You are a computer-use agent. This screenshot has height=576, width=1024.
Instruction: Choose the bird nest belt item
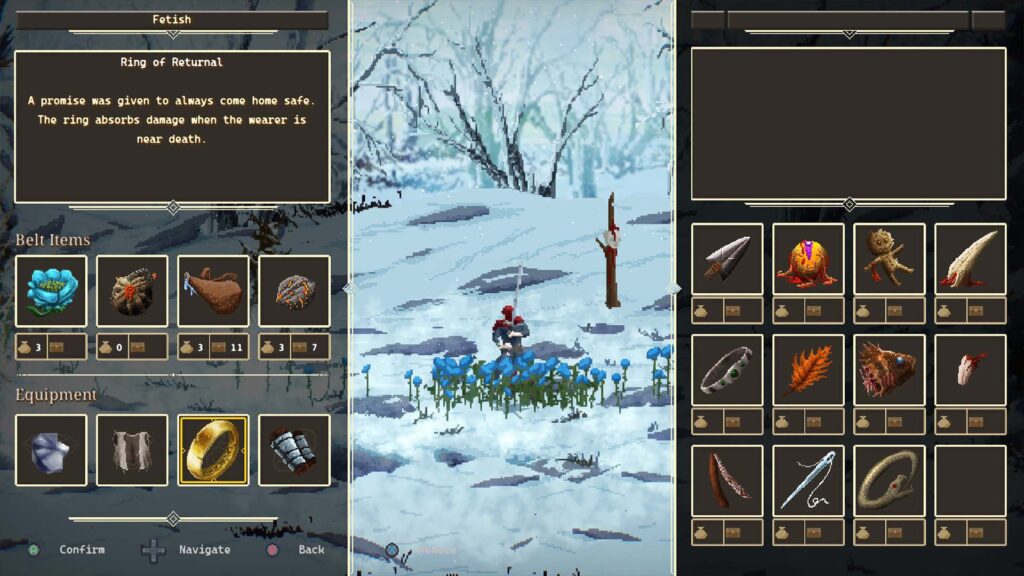tap(132, 291)
